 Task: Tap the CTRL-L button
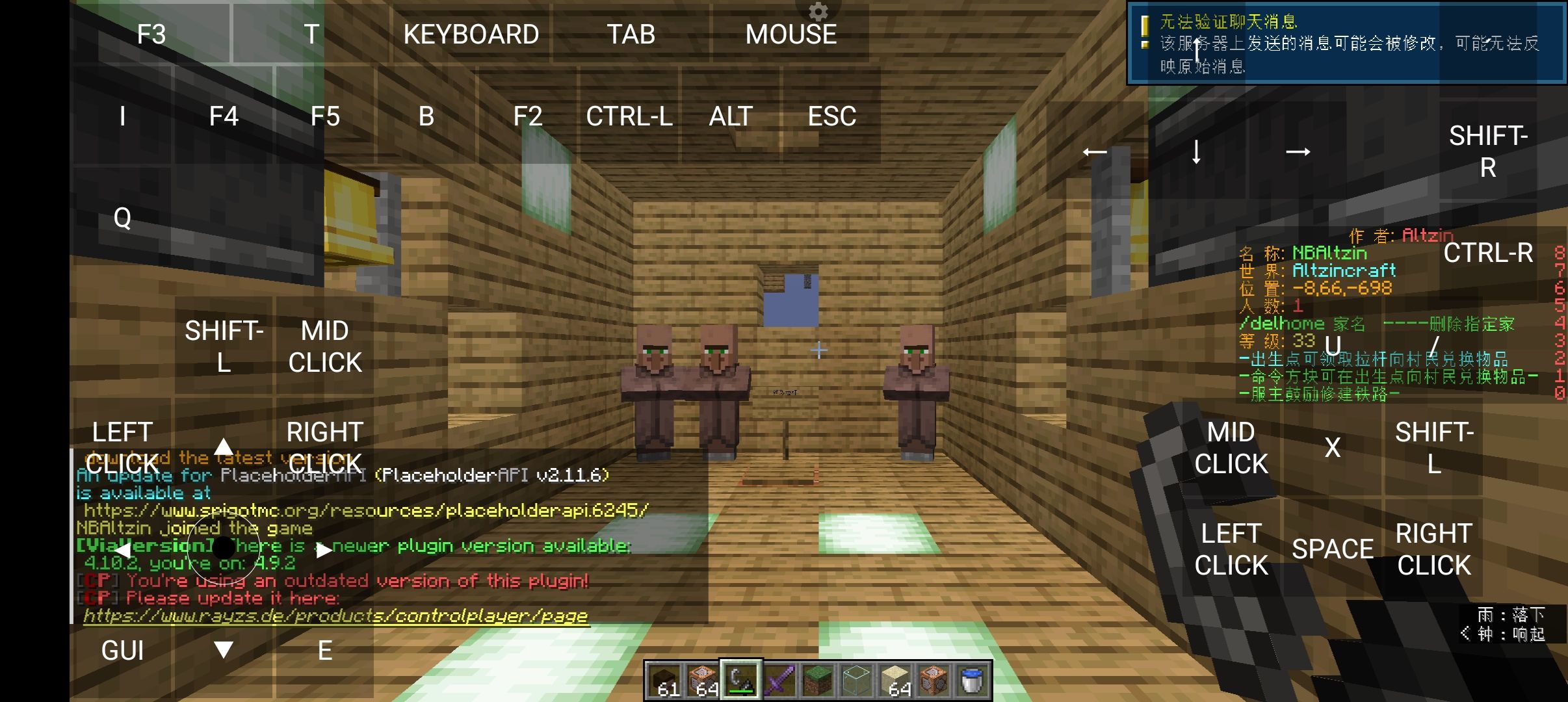click(629, 117)
